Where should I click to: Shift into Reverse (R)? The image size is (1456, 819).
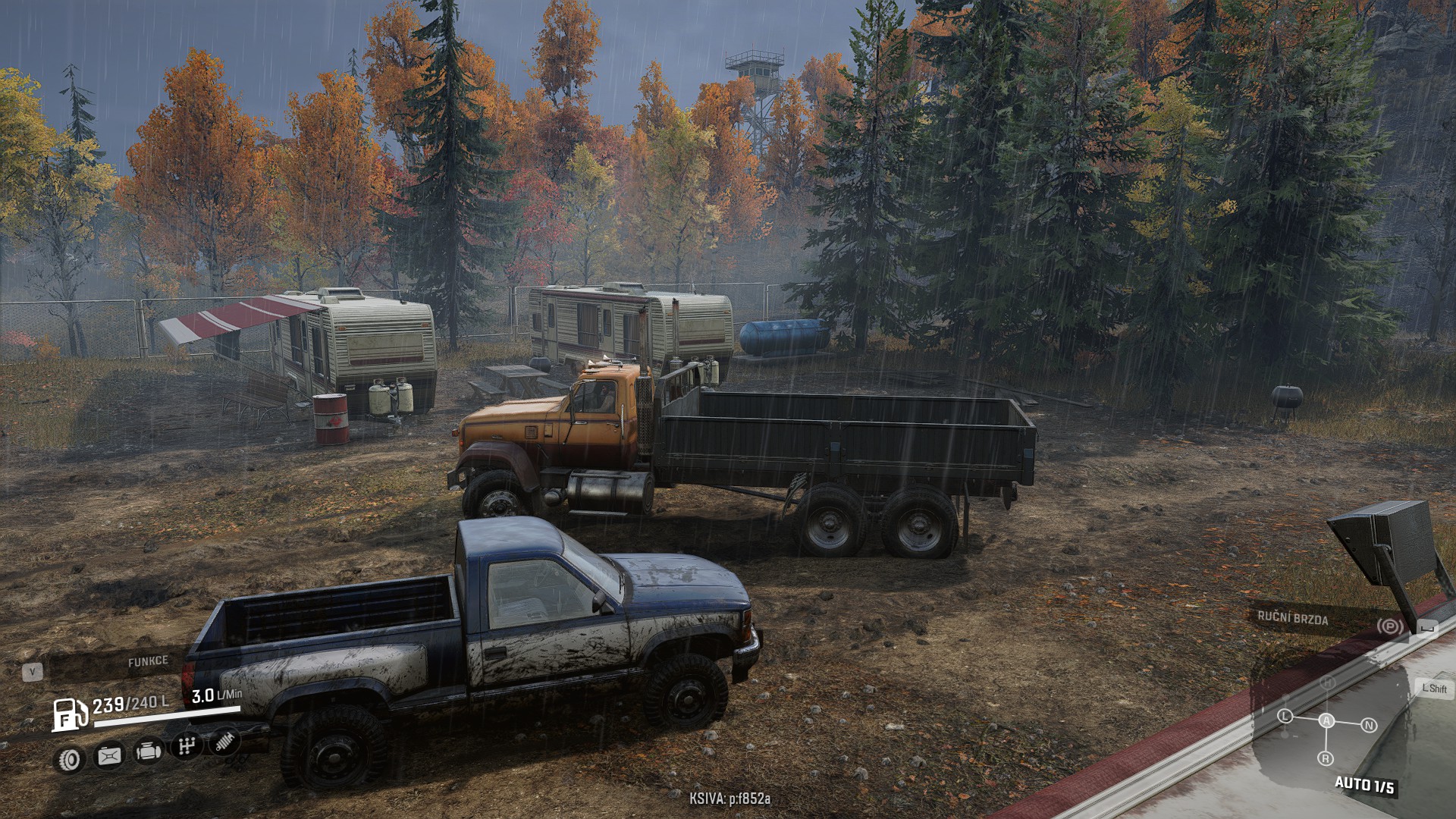pyautogui.click(x=1326, y=758)
